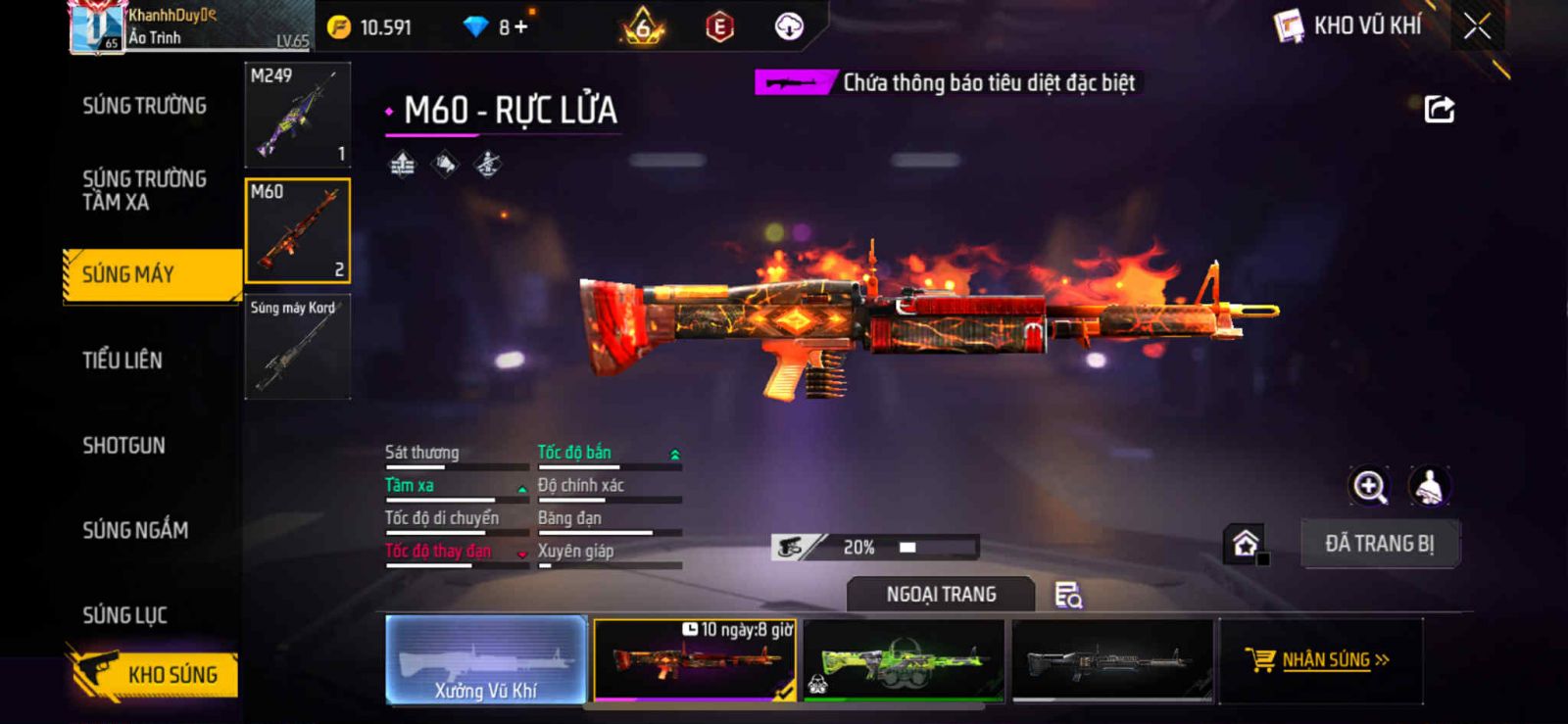Share the weapon using the share icon
This screenshot has height=724, width=1568.
tap(1439, 109)
